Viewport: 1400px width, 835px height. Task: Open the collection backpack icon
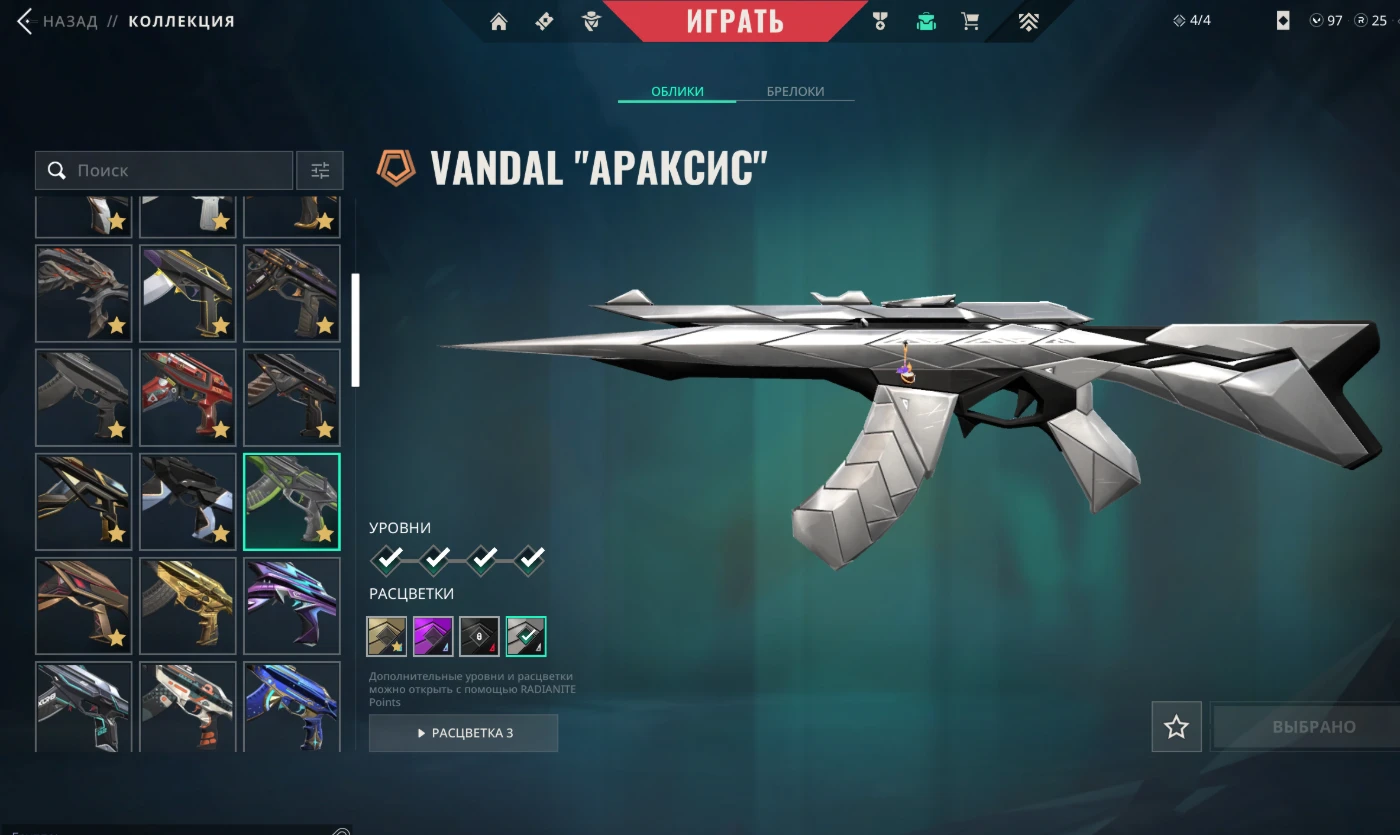click(926, 21)
